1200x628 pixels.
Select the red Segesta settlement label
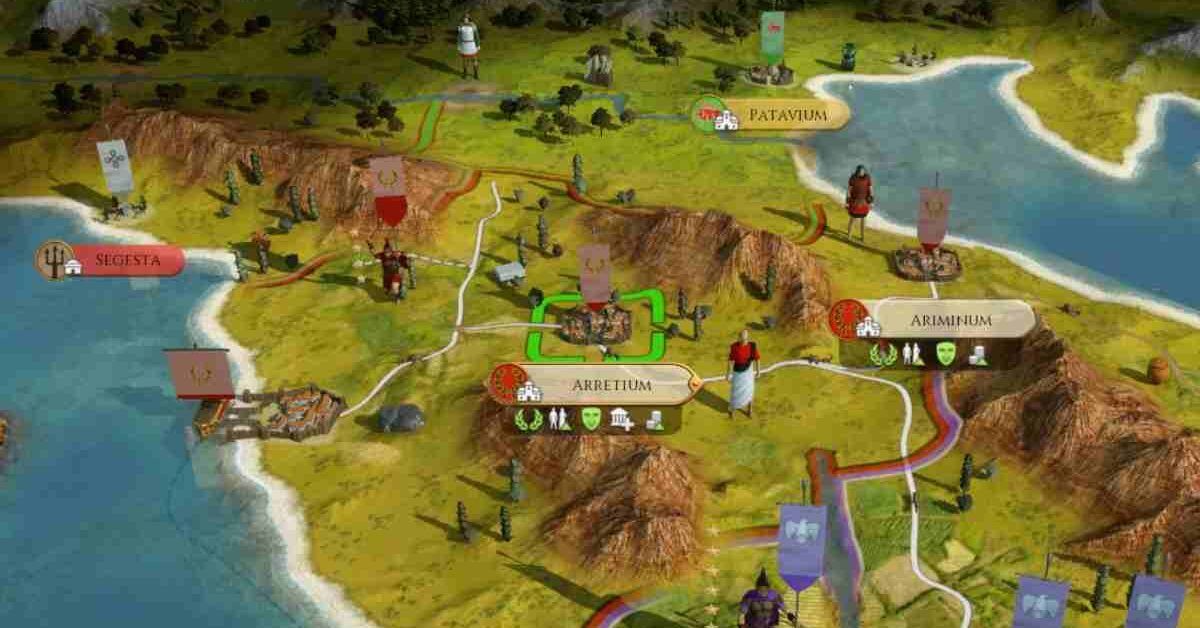(x=115, y=261)
